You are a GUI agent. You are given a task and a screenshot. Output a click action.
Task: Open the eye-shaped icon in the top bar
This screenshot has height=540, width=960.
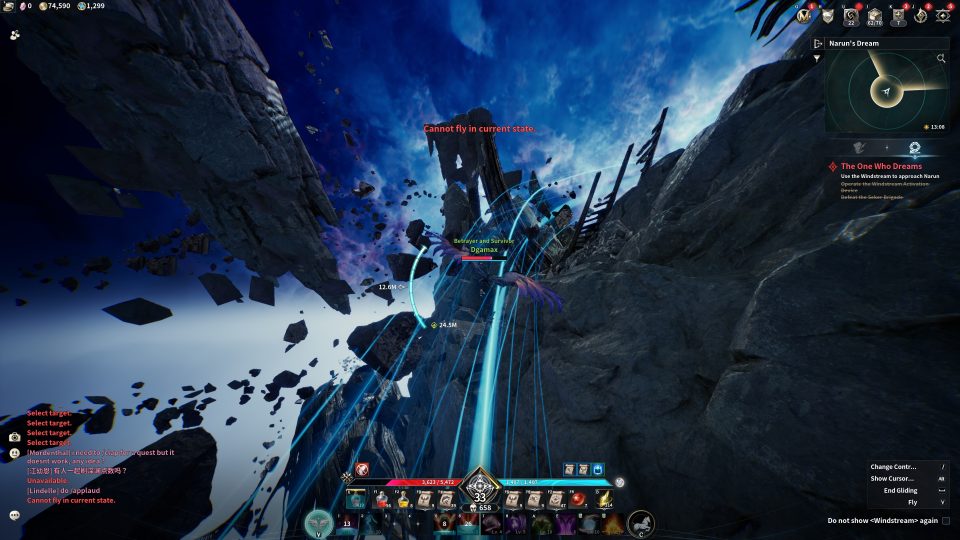click(x=942, y=15)
